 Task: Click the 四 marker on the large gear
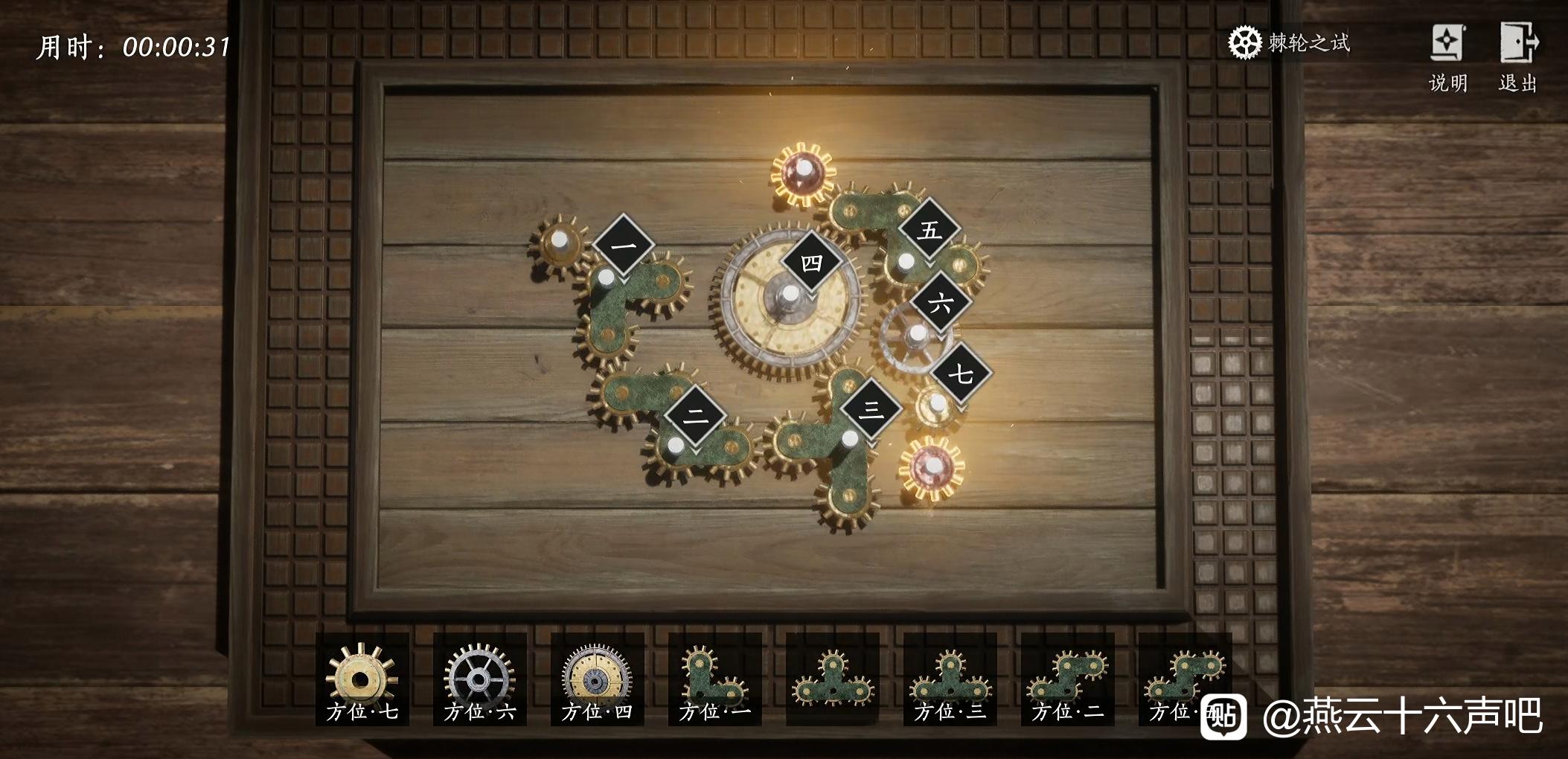(811, 262)
